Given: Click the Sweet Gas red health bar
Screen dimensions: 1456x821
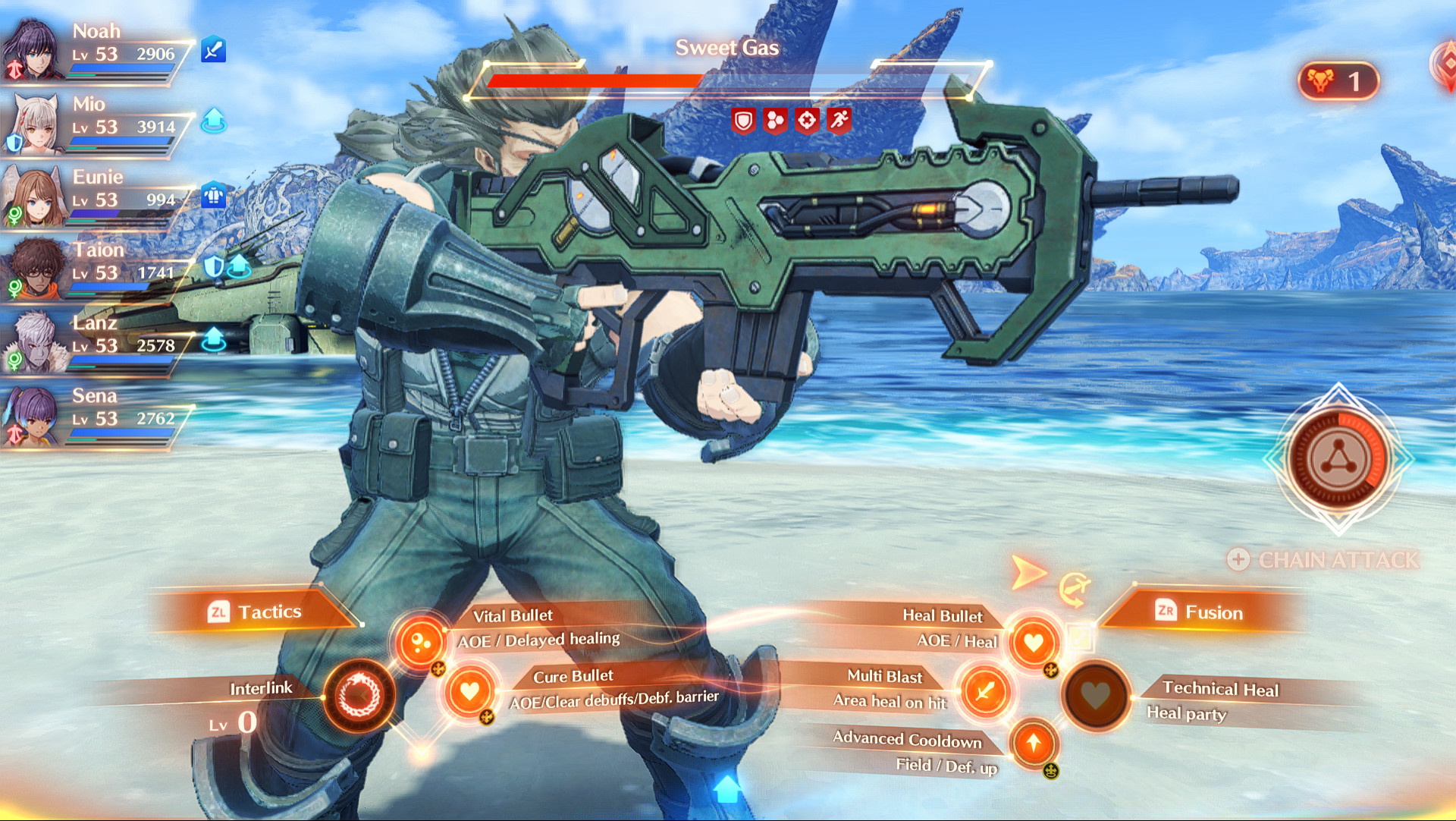Looking at the screenshot, I should 595,80.
